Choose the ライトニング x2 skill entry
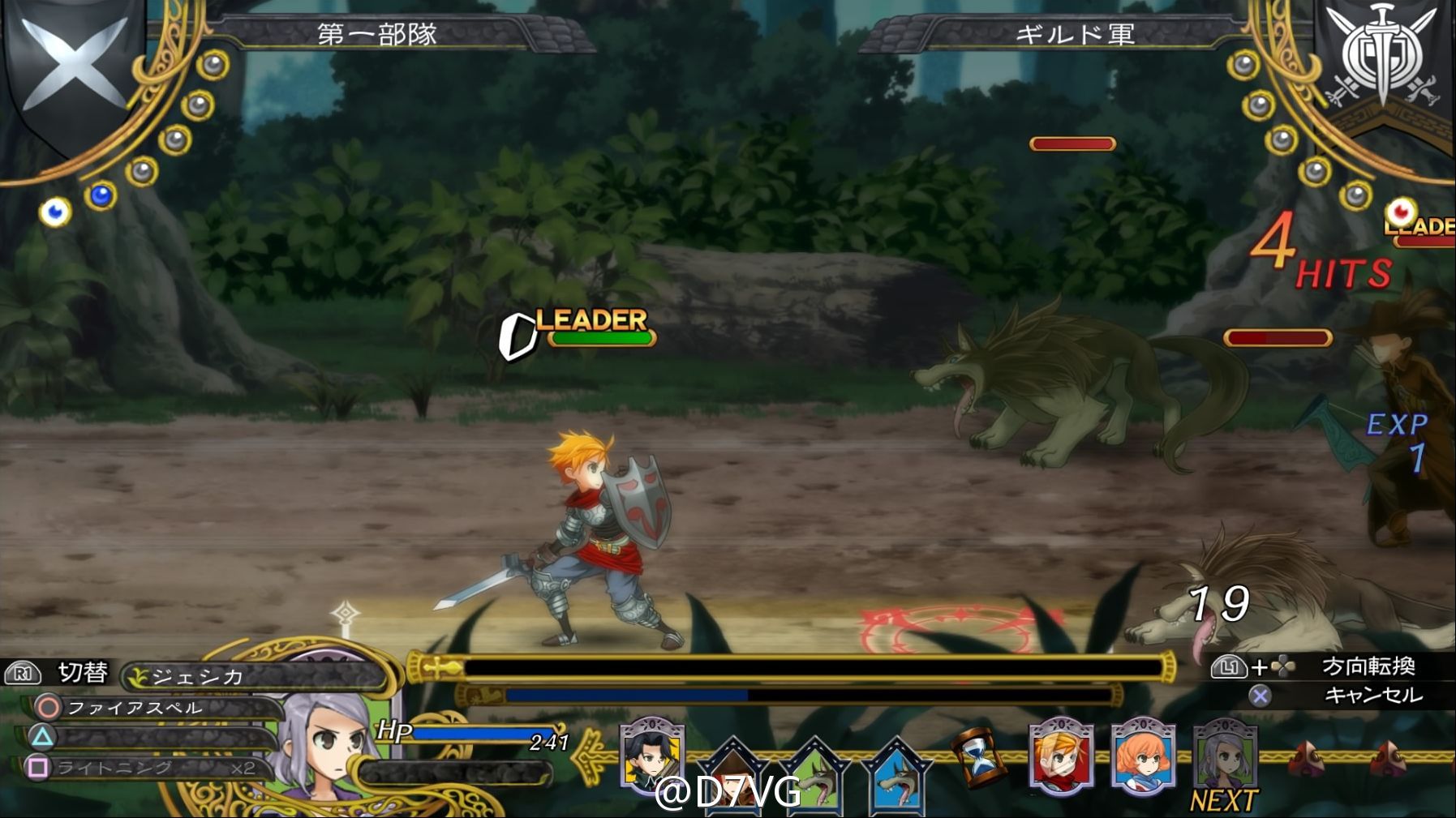The width and height of the screenshot is (1456, 818). (x=154, y=767)
